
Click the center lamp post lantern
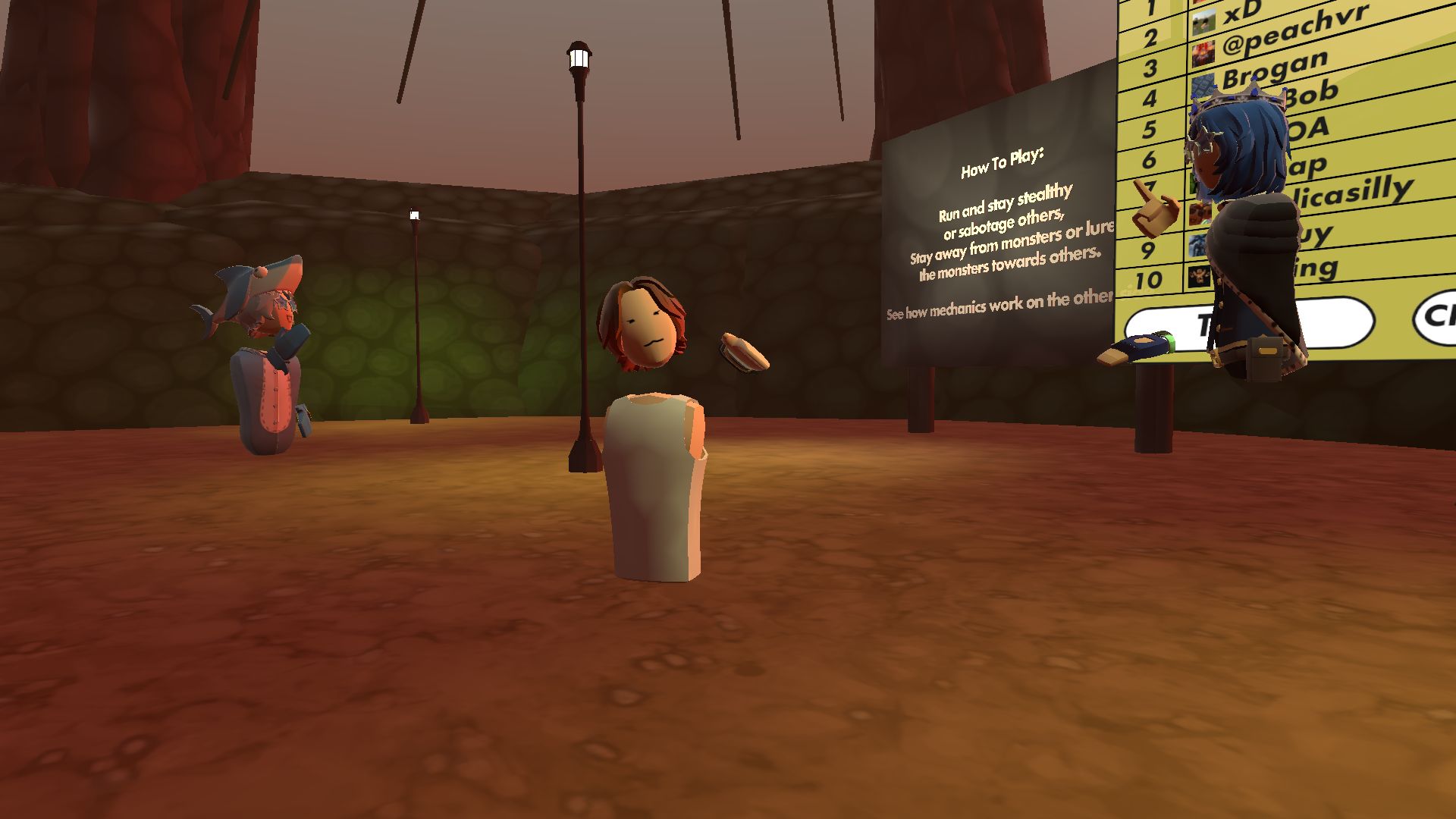coord(579,55)
